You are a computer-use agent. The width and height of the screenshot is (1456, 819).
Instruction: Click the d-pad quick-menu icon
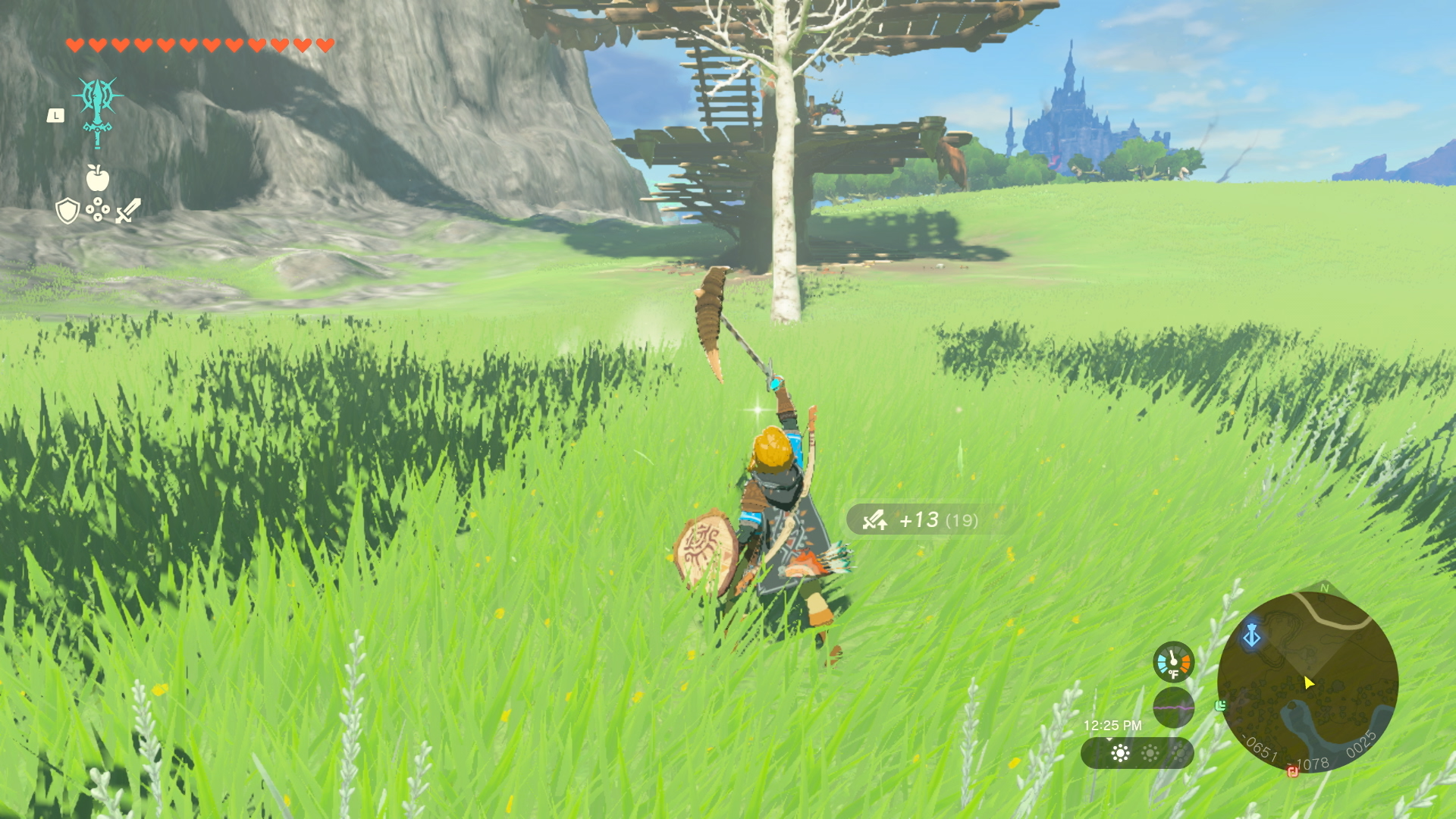click(x=97, y=210)
